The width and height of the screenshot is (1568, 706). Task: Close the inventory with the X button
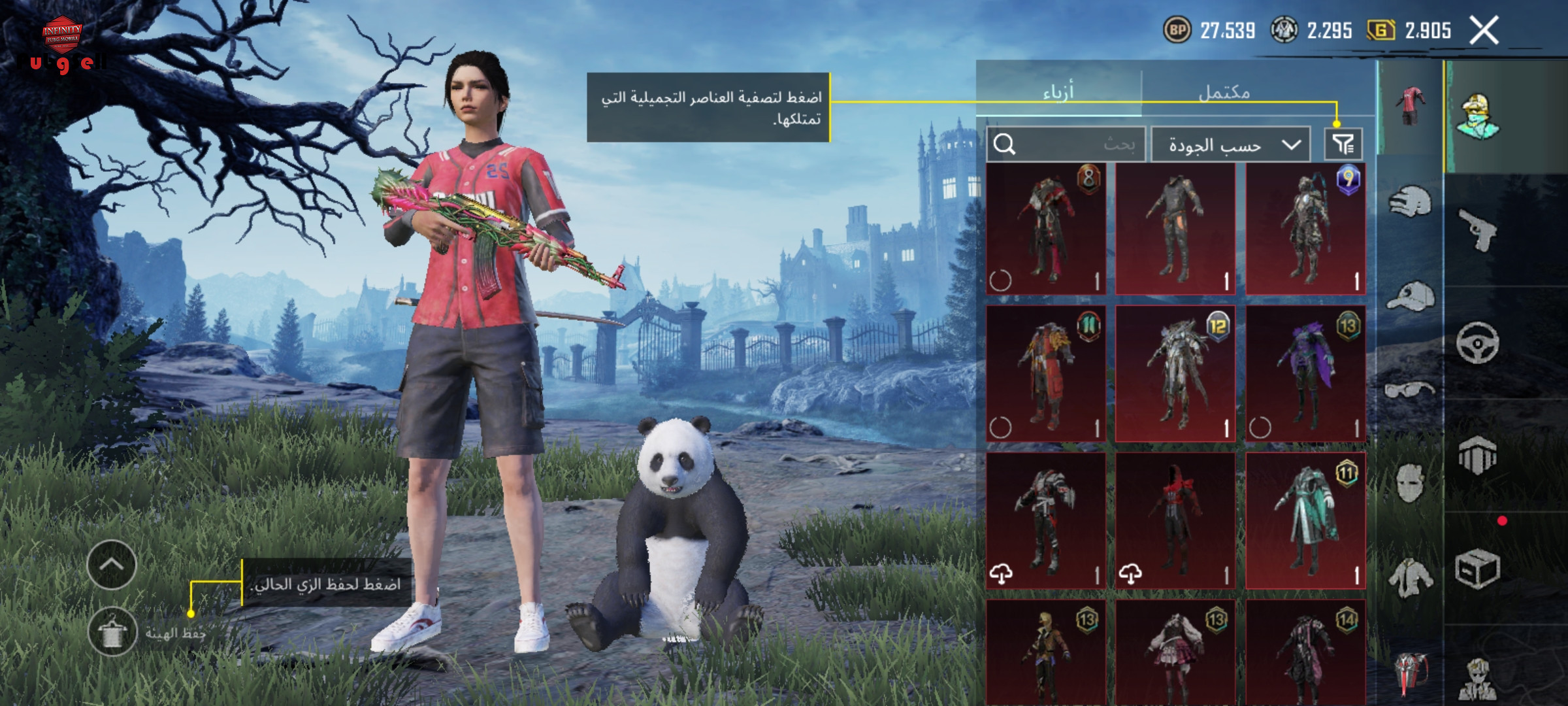tap(1484, 31)
